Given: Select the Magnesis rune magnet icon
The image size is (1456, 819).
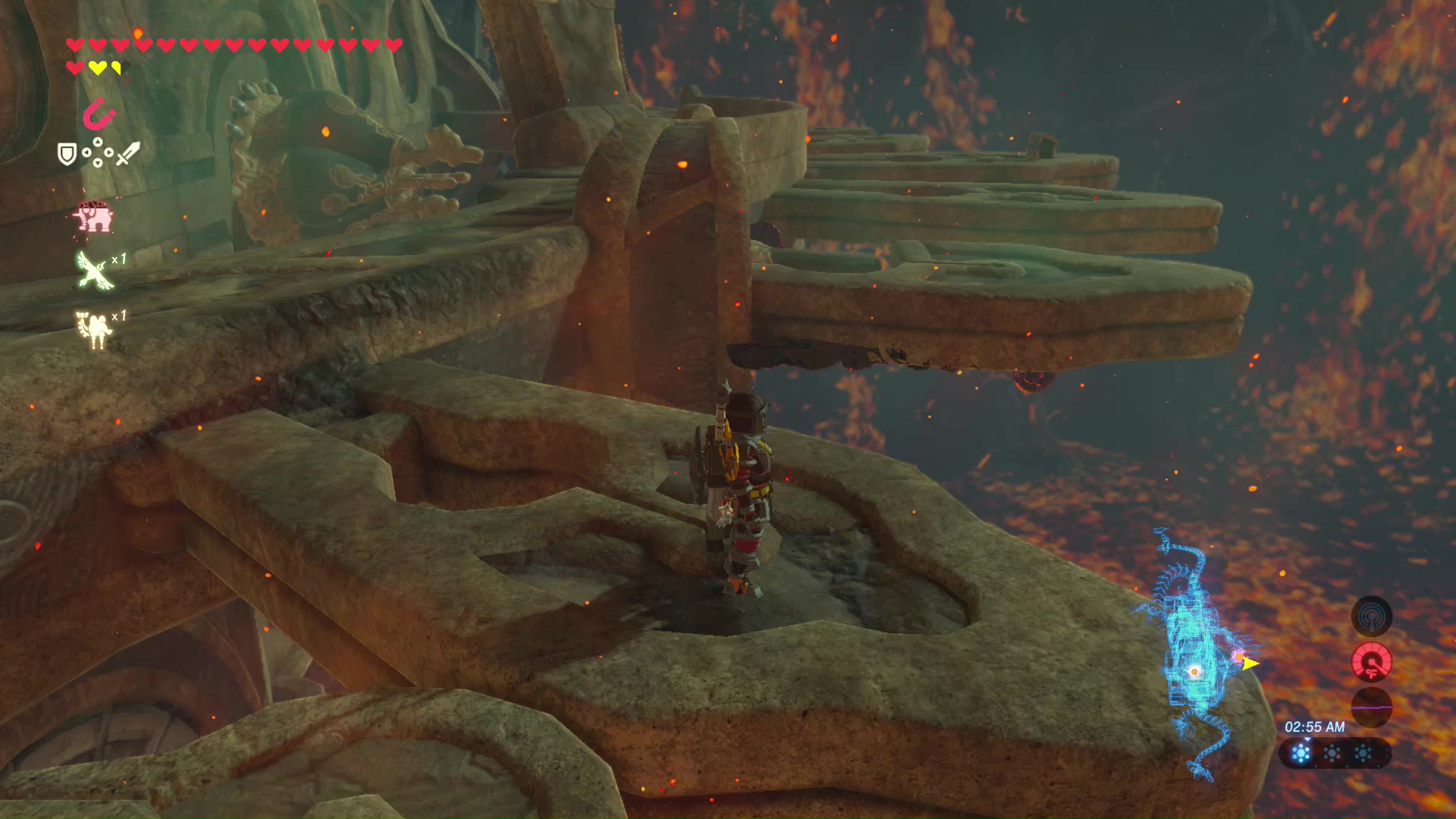Looking at the screenshot, I should pyautogui.click(x=99, y=115).
